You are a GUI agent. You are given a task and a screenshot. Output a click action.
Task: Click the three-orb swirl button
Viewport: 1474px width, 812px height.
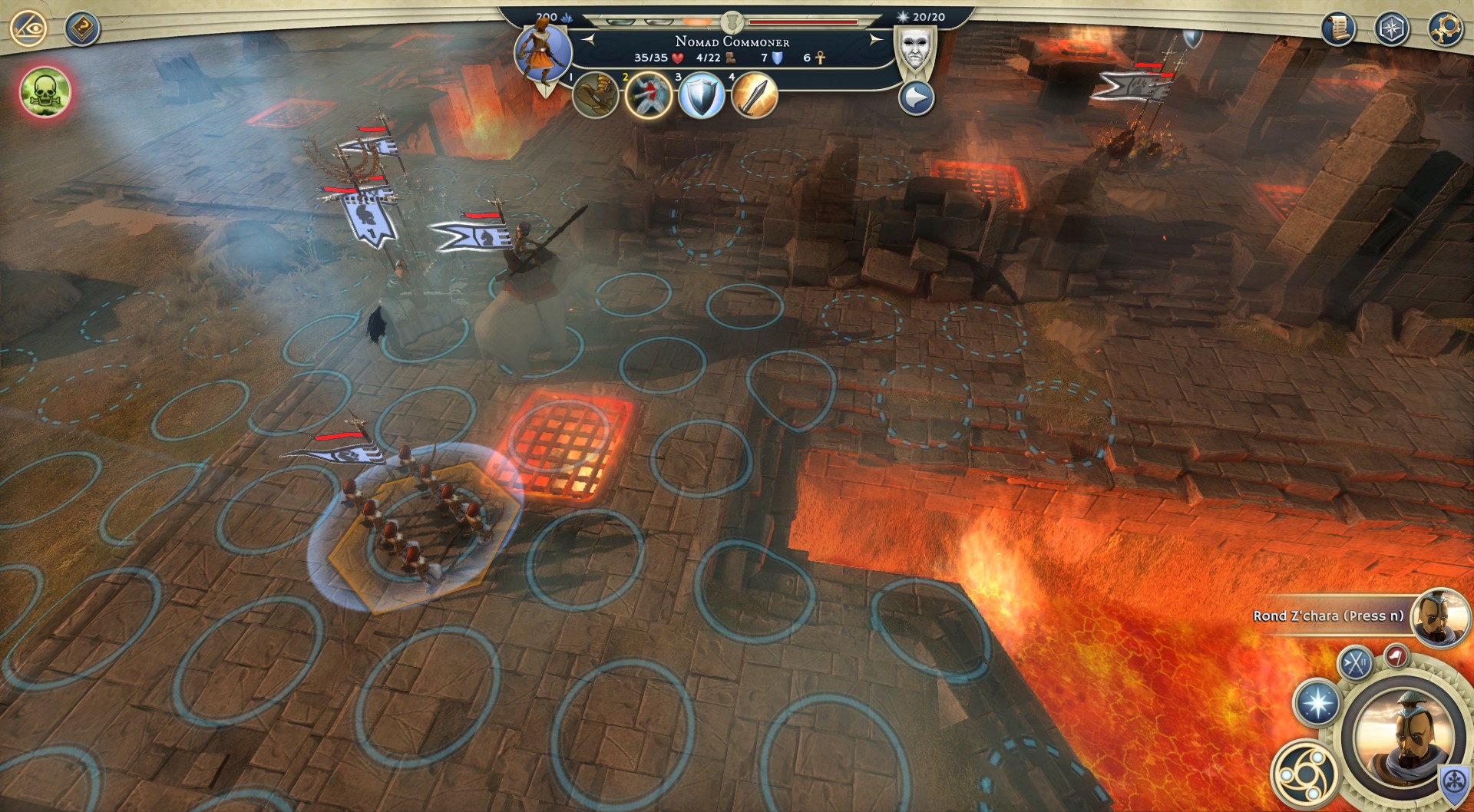[1304, 772]
